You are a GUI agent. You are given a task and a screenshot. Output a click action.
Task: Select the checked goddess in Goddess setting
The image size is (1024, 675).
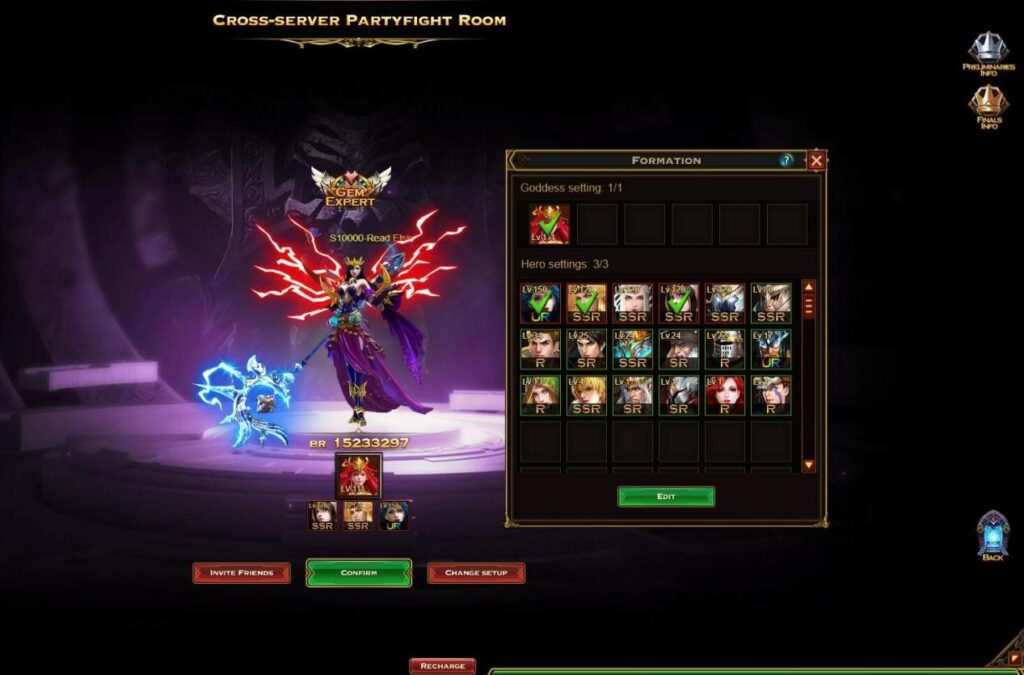click(549, 224)
